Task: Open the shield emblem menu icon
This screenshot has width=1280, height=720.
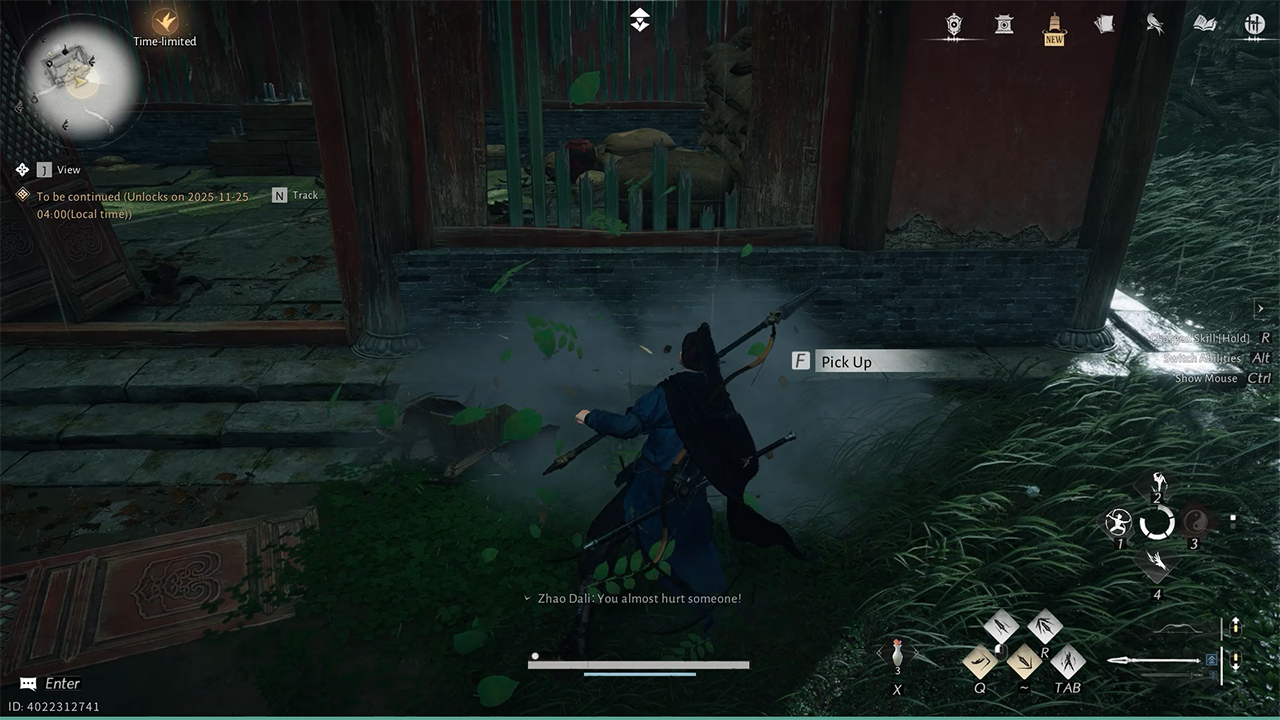Action: coord(954,25)
